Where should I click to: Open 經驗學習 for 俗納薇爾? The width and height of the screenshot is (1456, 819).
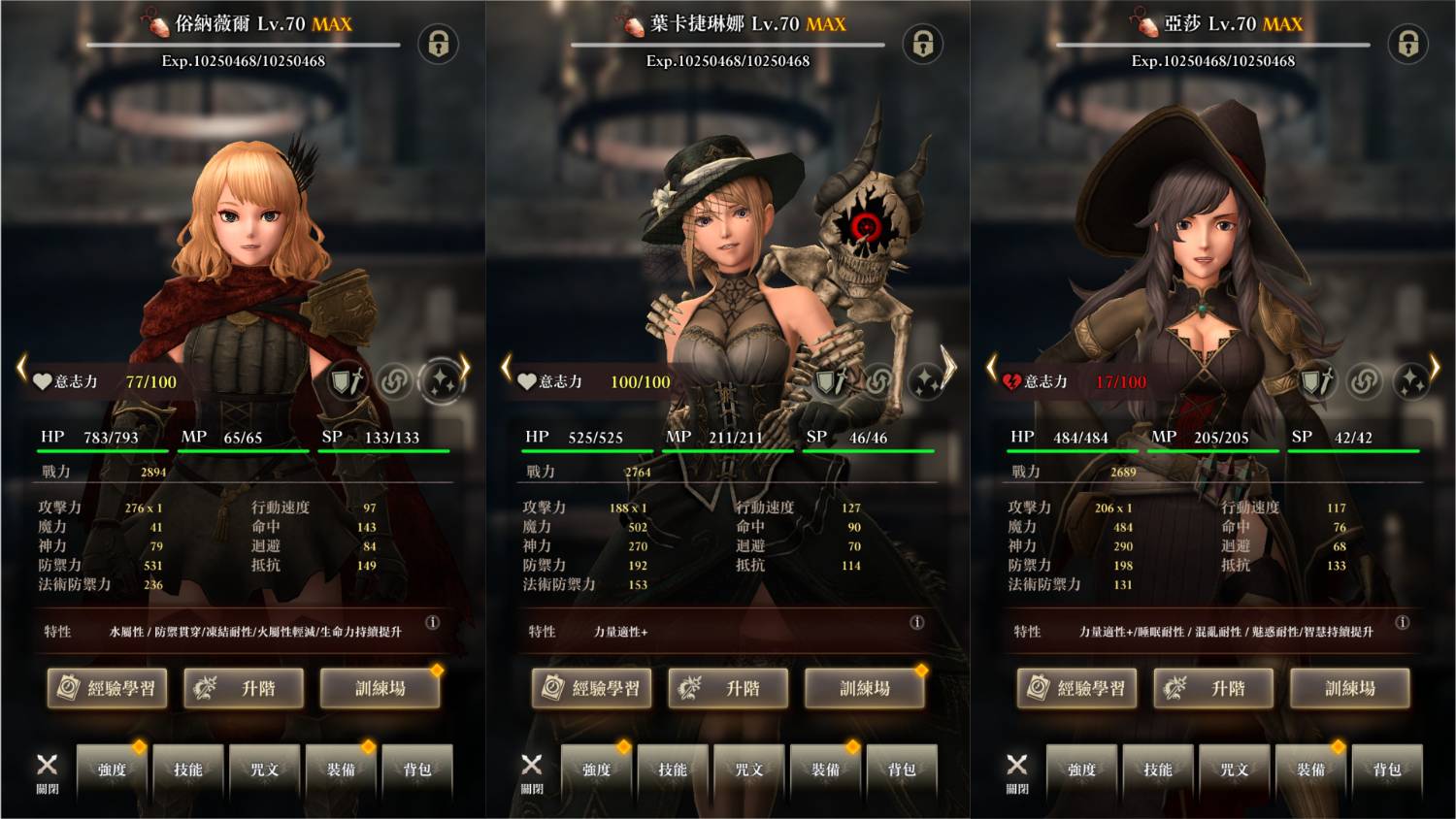[x=108, y=688]
